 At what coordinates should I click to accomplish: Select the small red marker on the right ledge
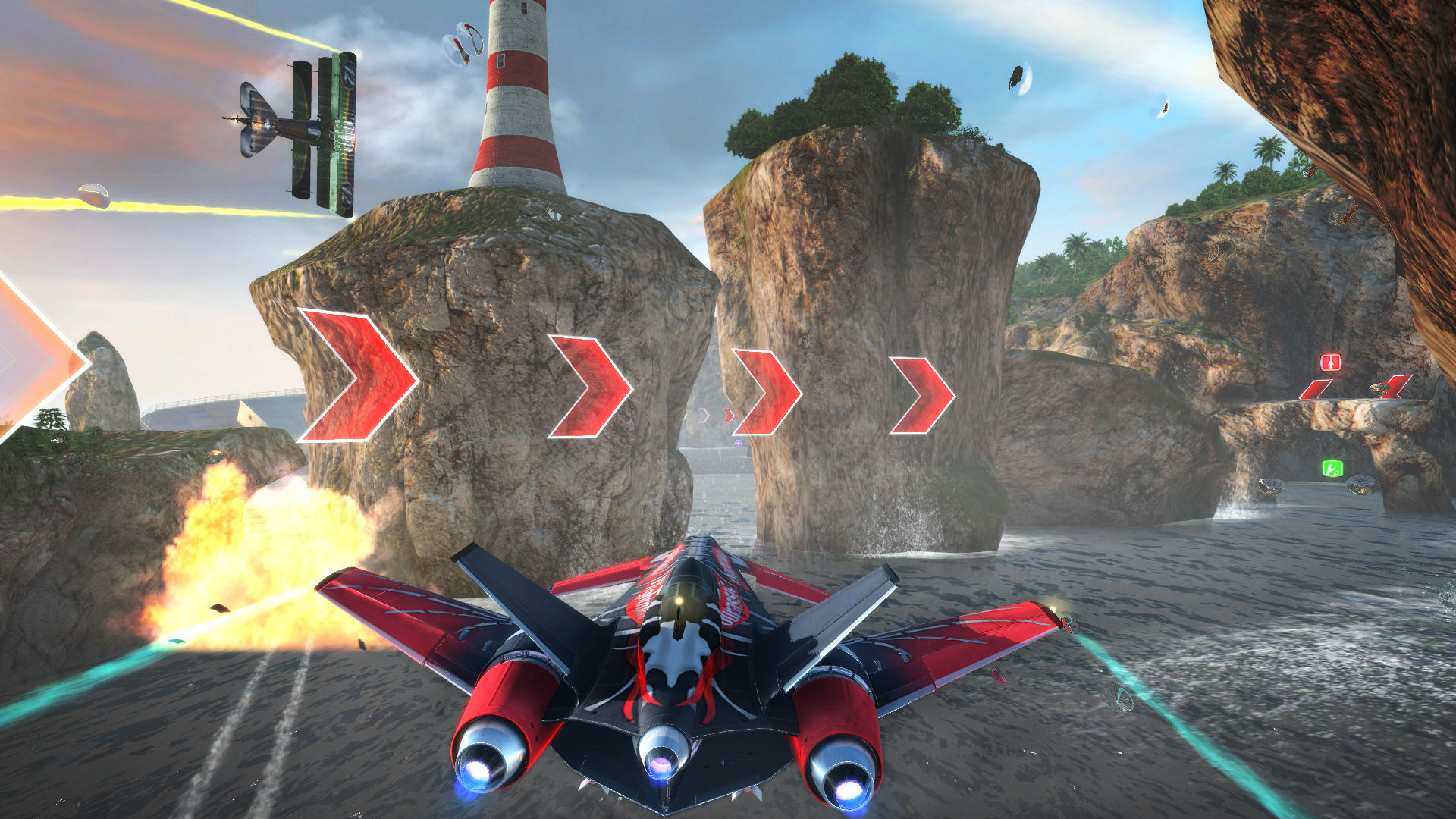coord(1316,389)
